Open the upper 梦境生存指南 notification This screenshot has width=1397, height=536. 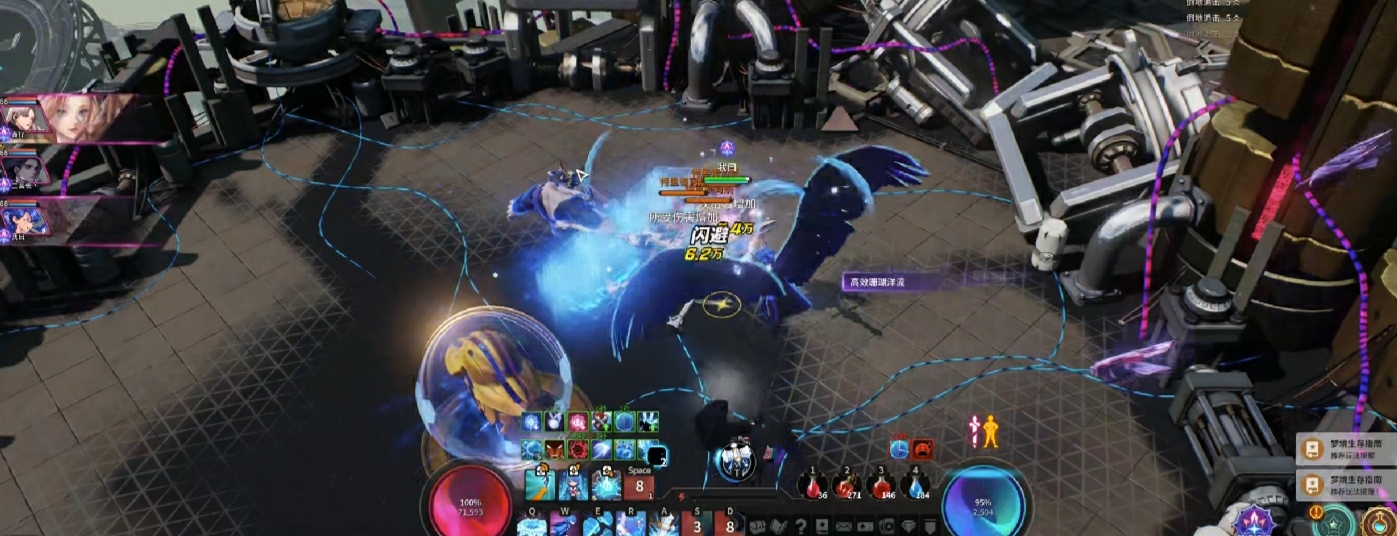pos(1345,450)
